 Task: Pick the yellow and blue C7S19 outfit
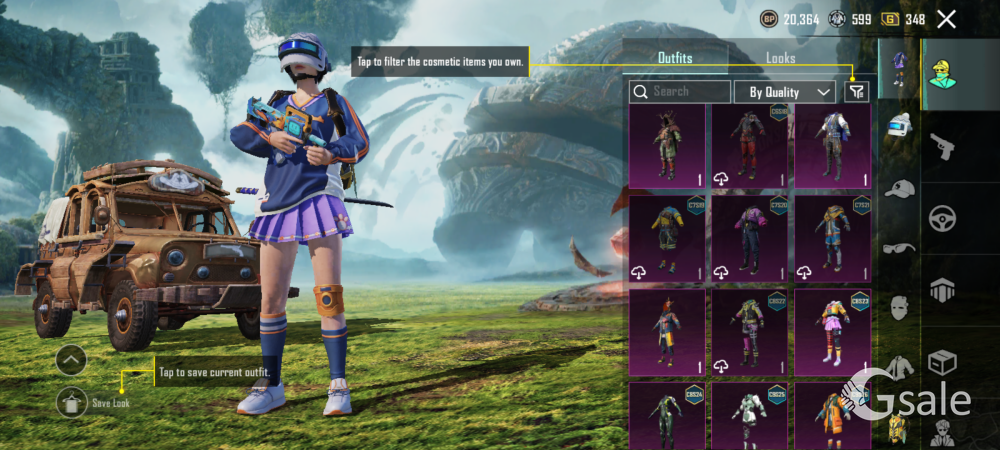pyautogui.click(x=666, y=238)
